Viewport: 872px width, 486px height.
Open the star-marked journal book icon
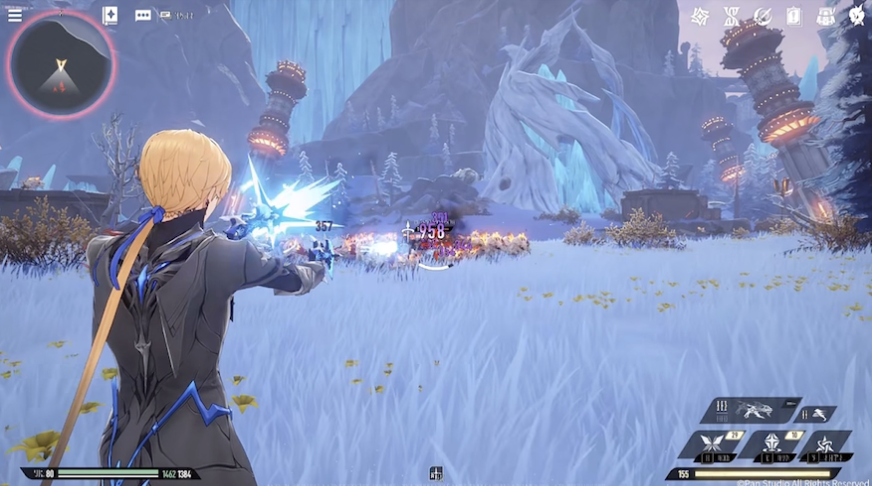coord(110,15)
